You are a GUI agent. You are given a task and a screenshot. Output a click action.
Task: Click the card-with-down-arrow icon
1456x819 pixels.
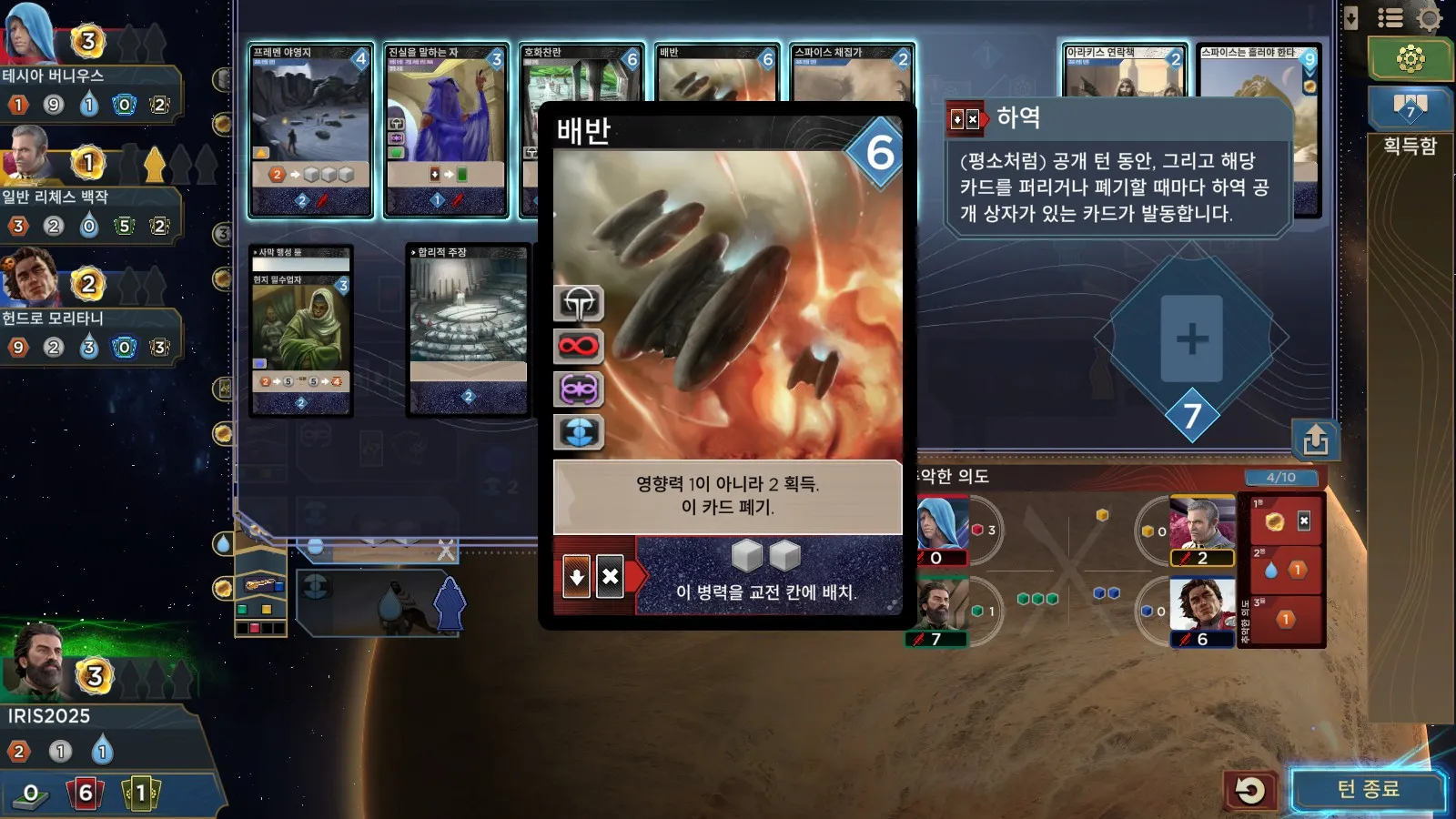[x=1351, y=18]
